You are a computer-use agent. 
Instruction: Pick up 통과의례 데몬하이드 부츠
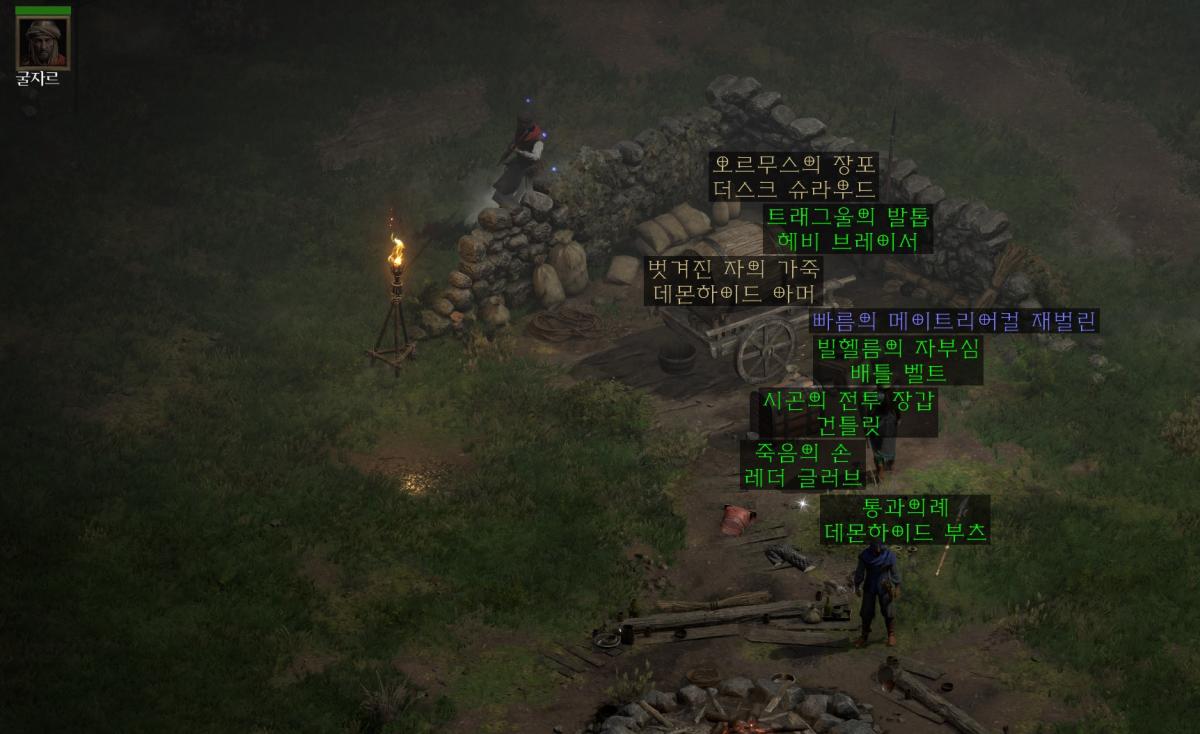point(905,520)
